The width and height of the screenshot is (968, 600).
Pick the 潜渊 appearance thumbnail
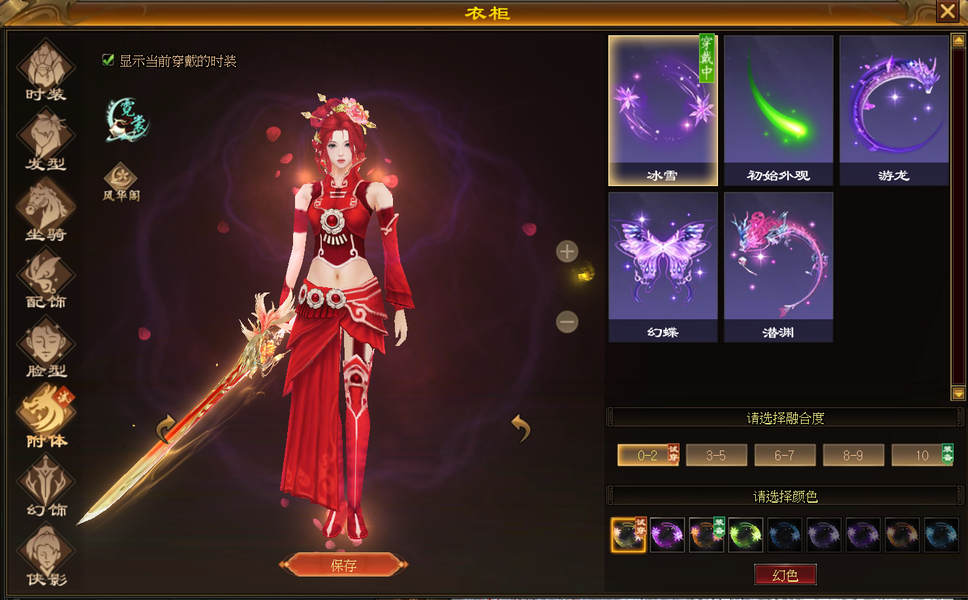click(778, 266)
